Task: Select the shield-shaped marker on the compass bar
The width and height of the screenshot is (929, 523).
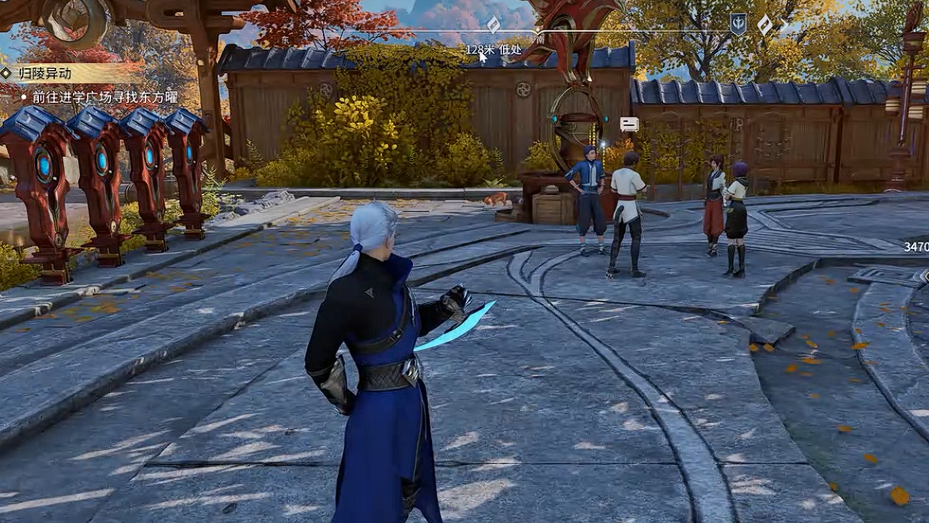Action: tap(738, 25)
